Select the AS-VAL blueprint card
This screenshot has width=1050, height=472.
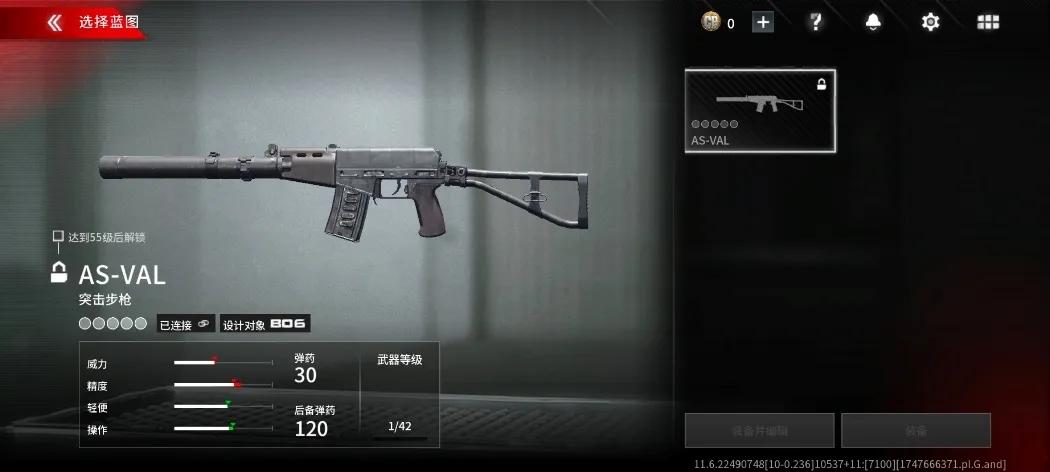(760, 111)
